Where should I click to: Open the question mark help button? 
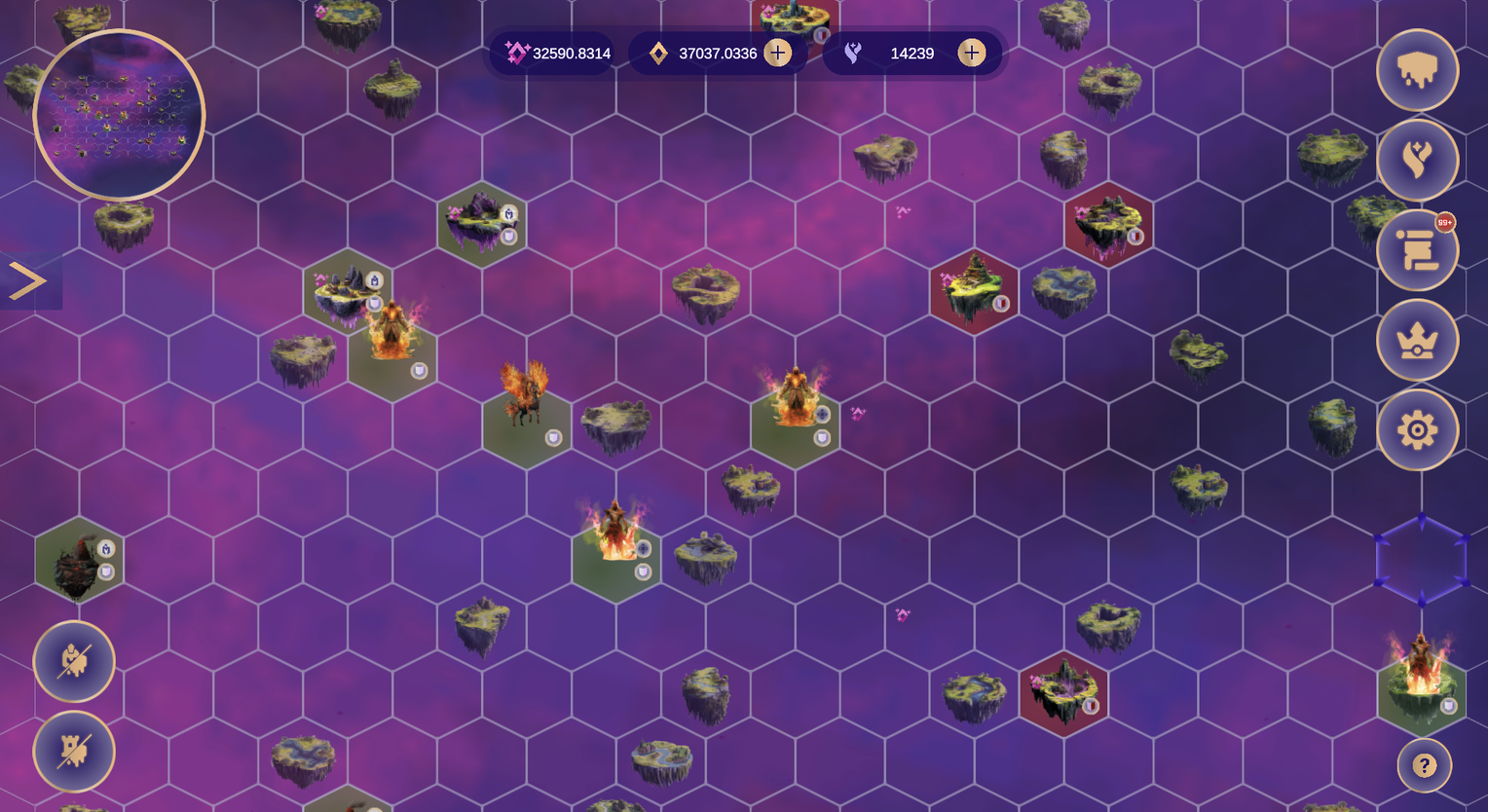tap(1424, 765)
